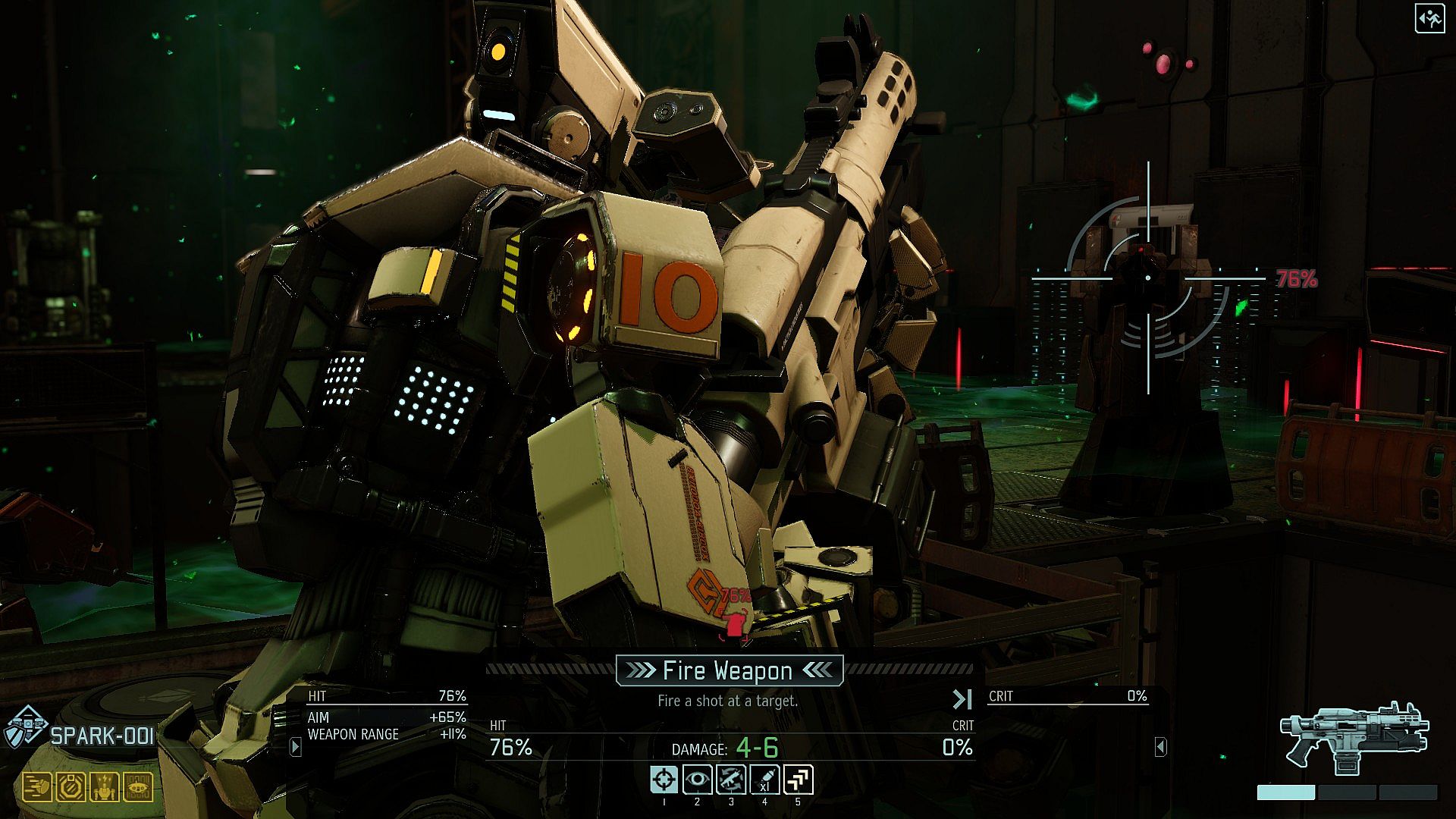Select the crosshair Fire Weapon ability
Viewport: 1456px width, 819px height.
tap(664, 780)
